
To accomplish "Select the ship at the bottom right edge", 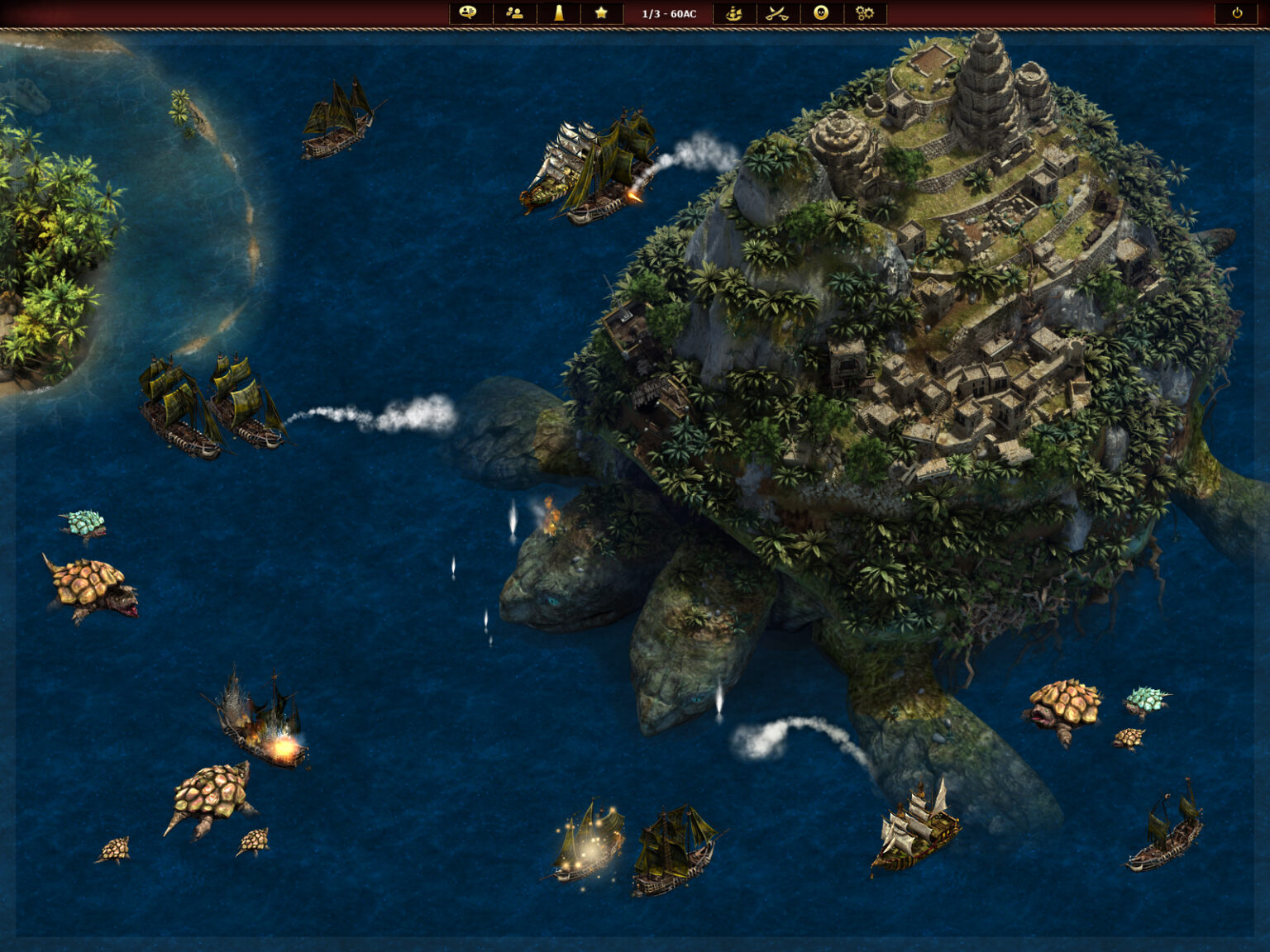I will click(x=1166, y=843).
